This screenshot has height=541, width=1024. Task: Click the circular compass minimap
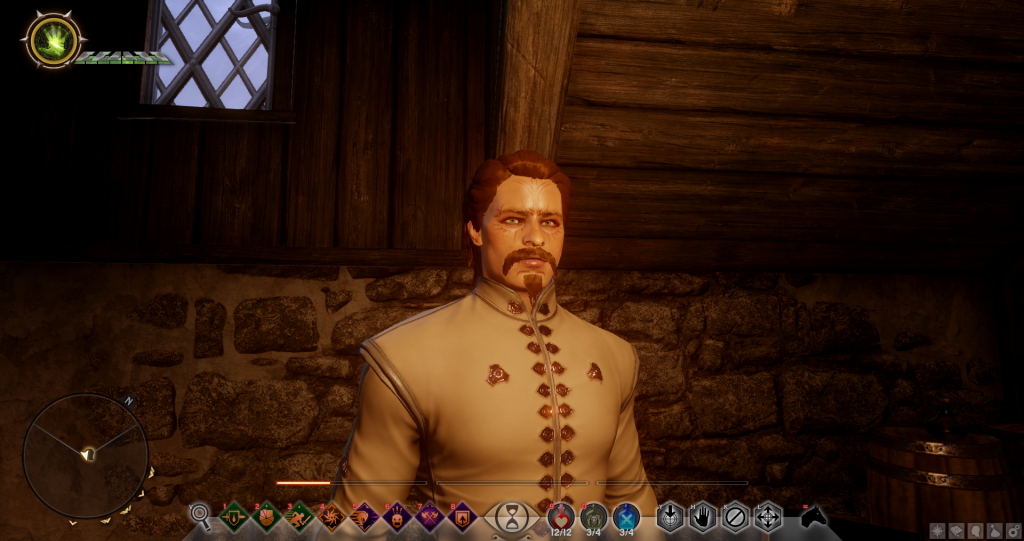click(86, 455)
